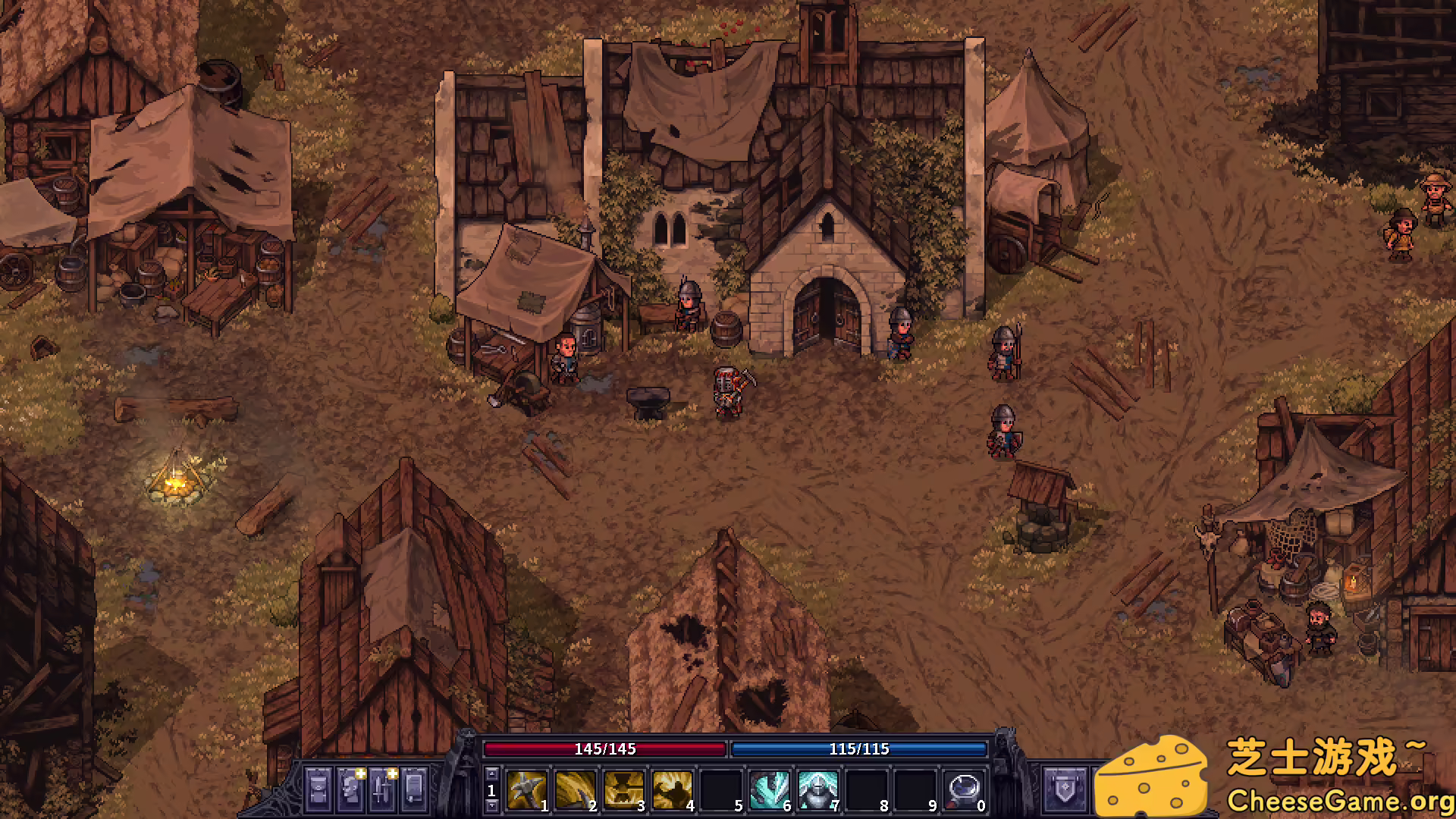Open the skills menu with crossed weapons
This screenshot has width=1456, height=819.
(383, 789)
